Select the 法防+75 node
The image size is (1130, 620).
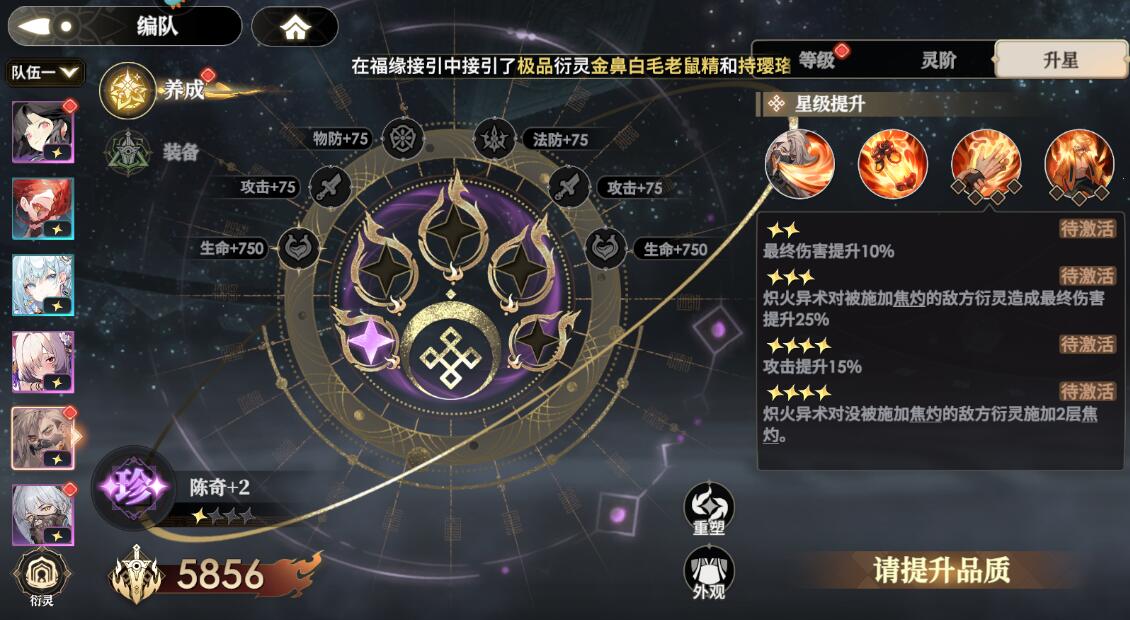click(494, 139)
